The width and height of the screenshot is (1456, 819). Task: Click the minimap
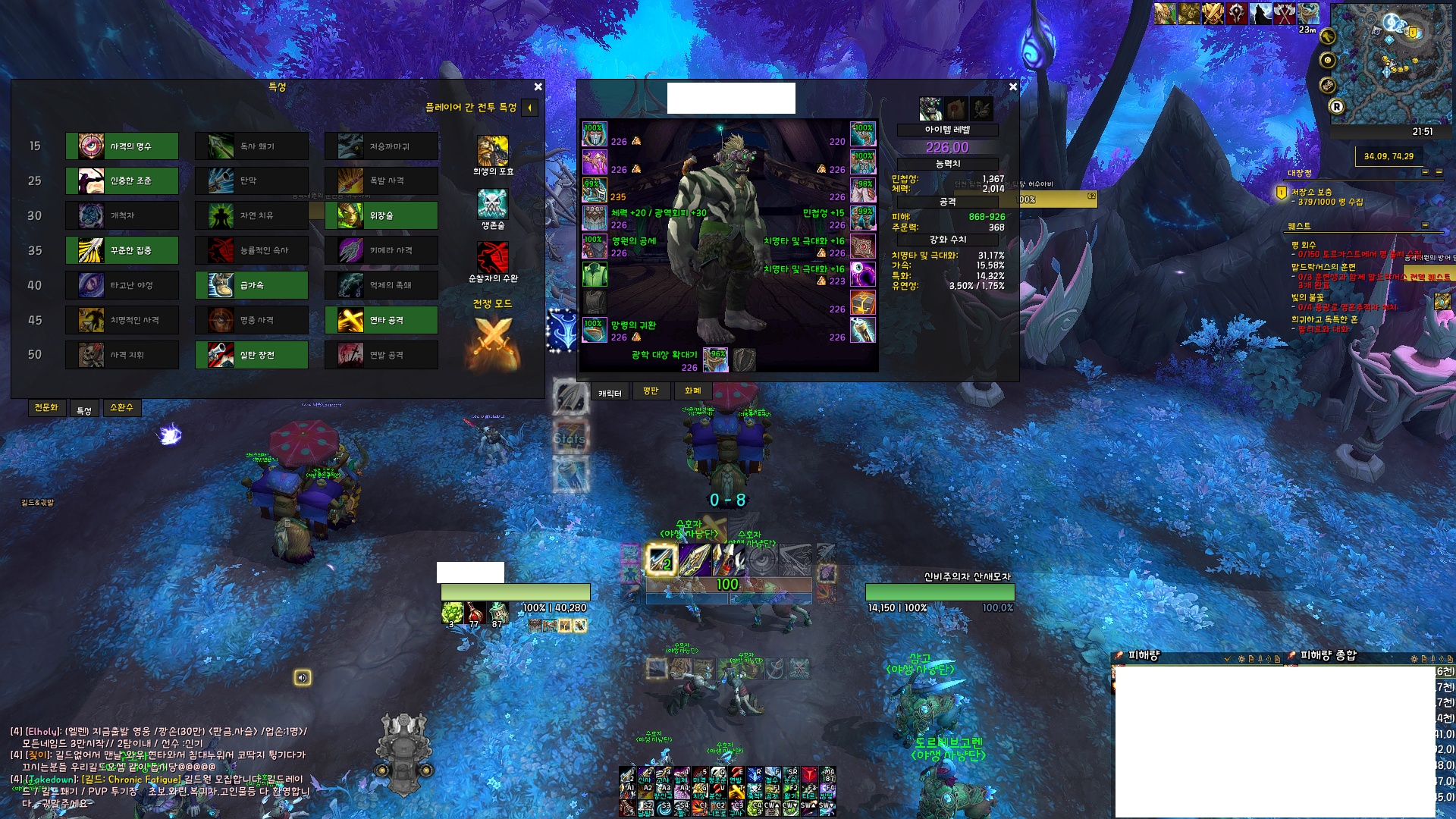(x=1392, y=64)
